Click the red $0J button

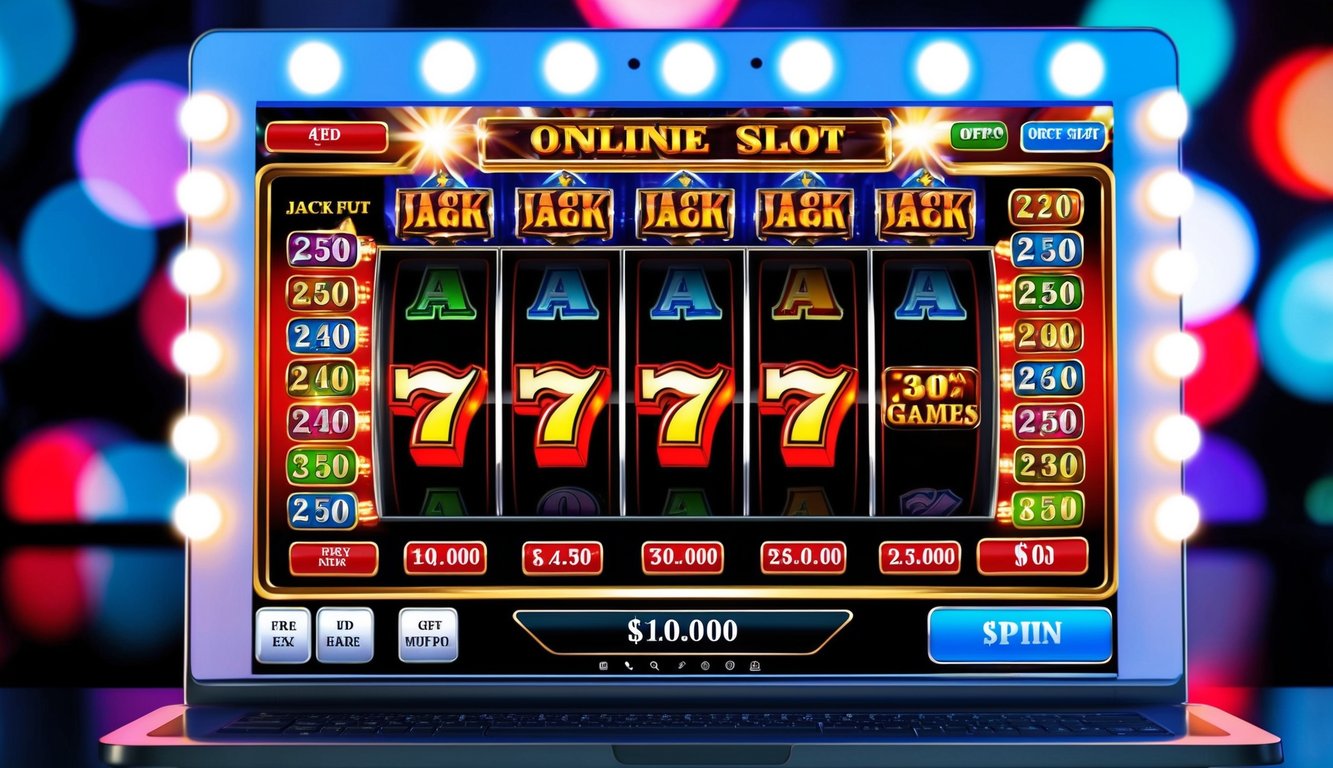tap(1032, 556)
